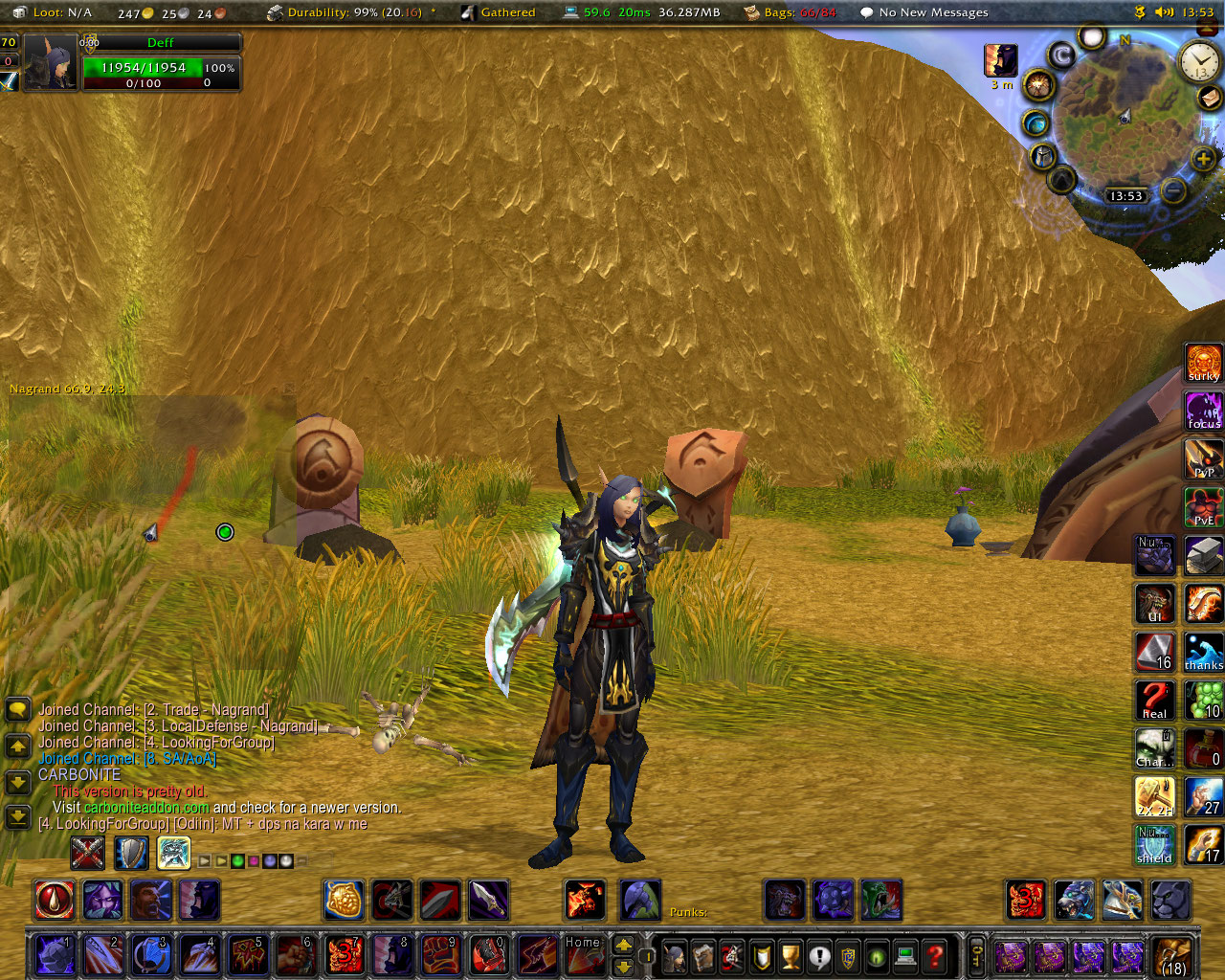Viewport: 1225px width, 980px height.
Task: Use the "surky" macro button
Action: point(1203,364)
